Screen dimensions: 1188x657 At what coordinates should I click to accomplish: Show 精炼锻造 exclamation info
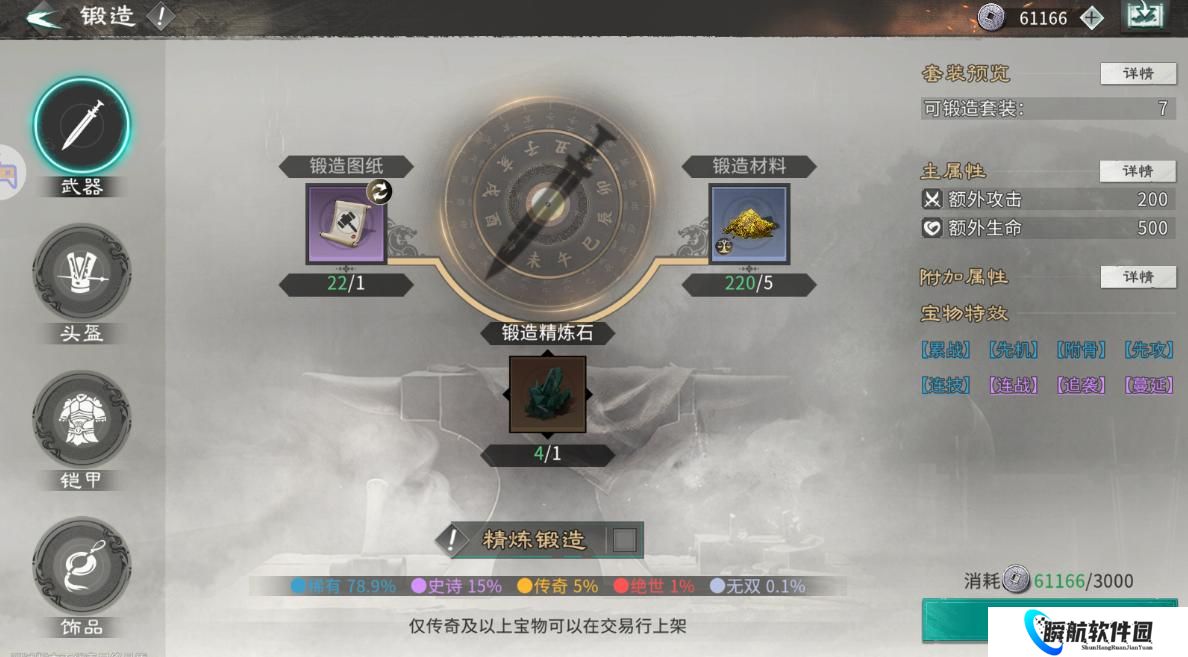(x=454, y=540)
